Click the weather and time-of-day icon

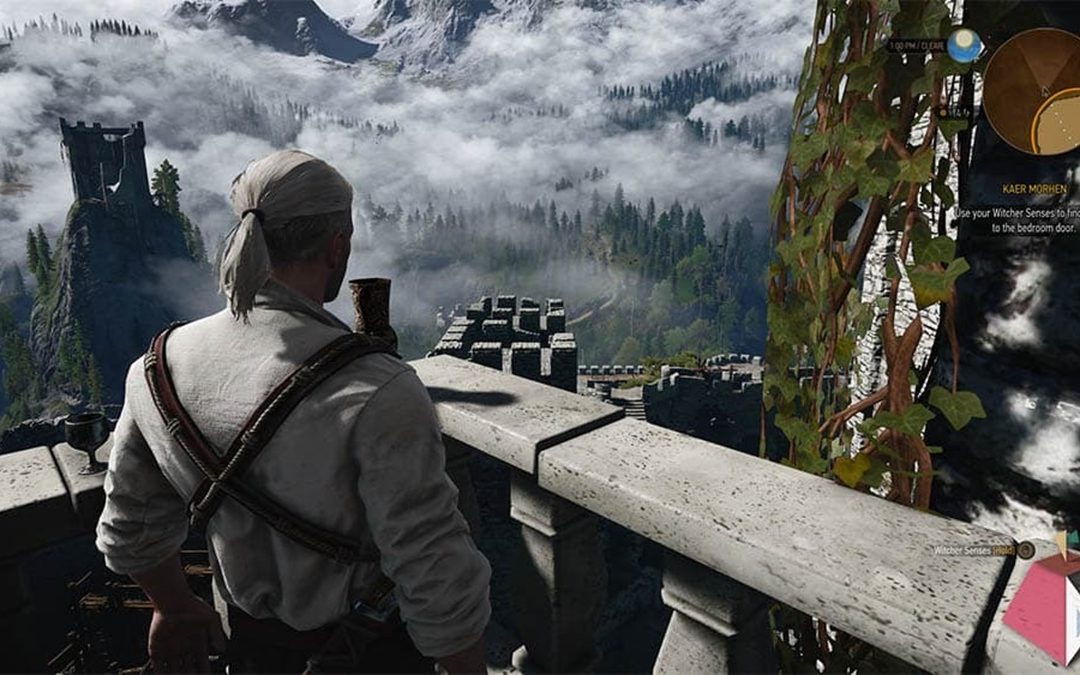pos(964,45)
